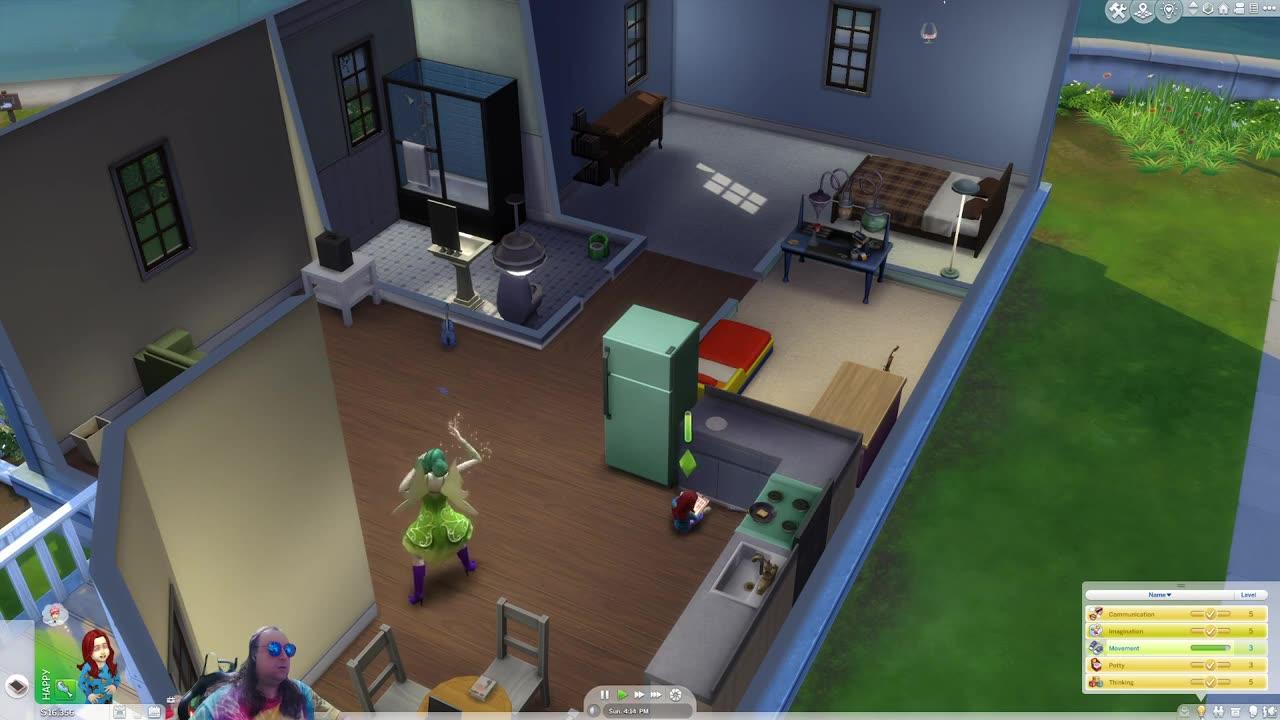This screenshot has height=720, width=1280.
Task: Switch to the Level column header
Action: [1248, 594]
